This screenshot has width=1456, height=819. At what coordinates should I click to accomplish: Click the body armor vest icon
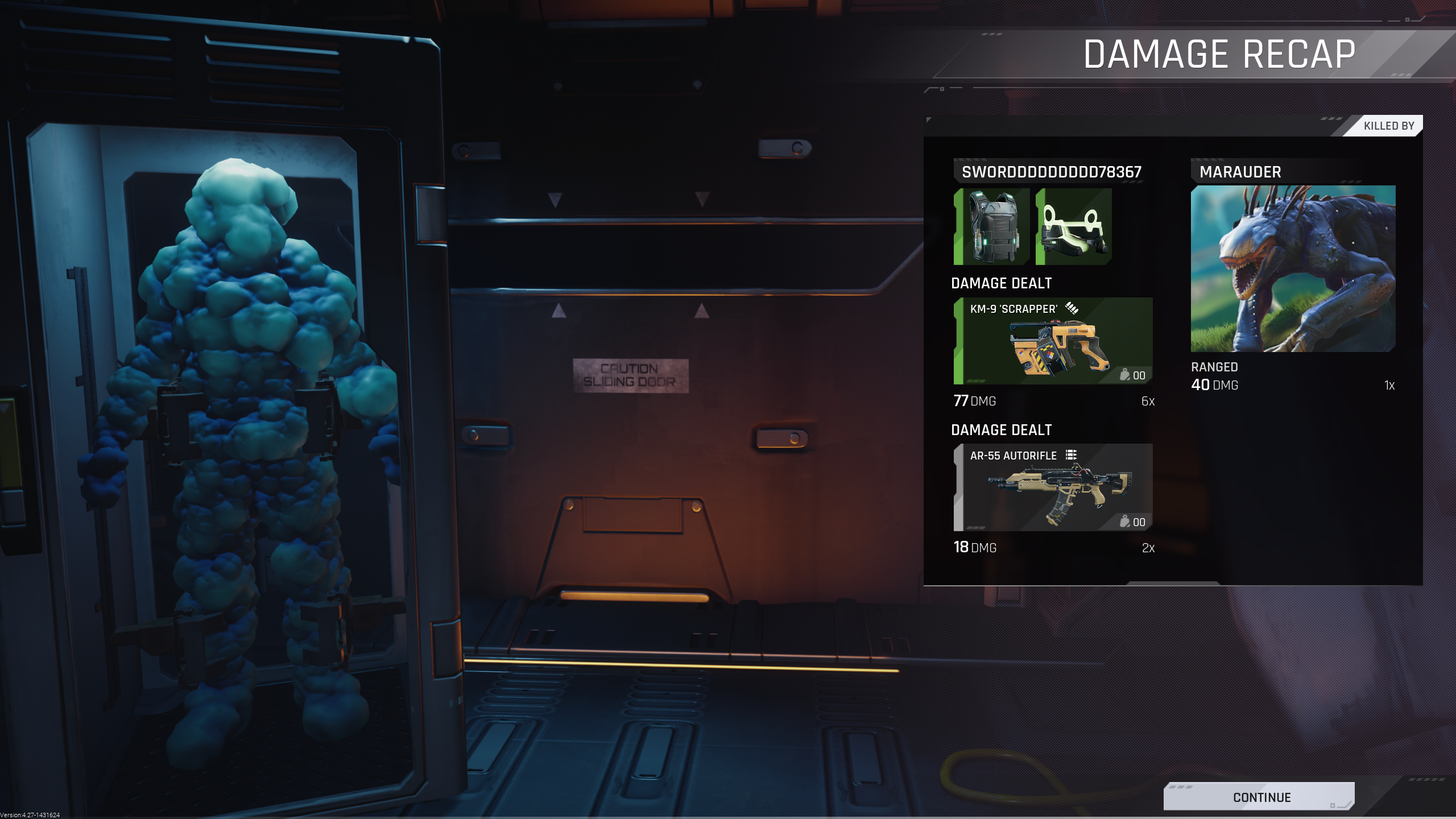tap(992, 227)
